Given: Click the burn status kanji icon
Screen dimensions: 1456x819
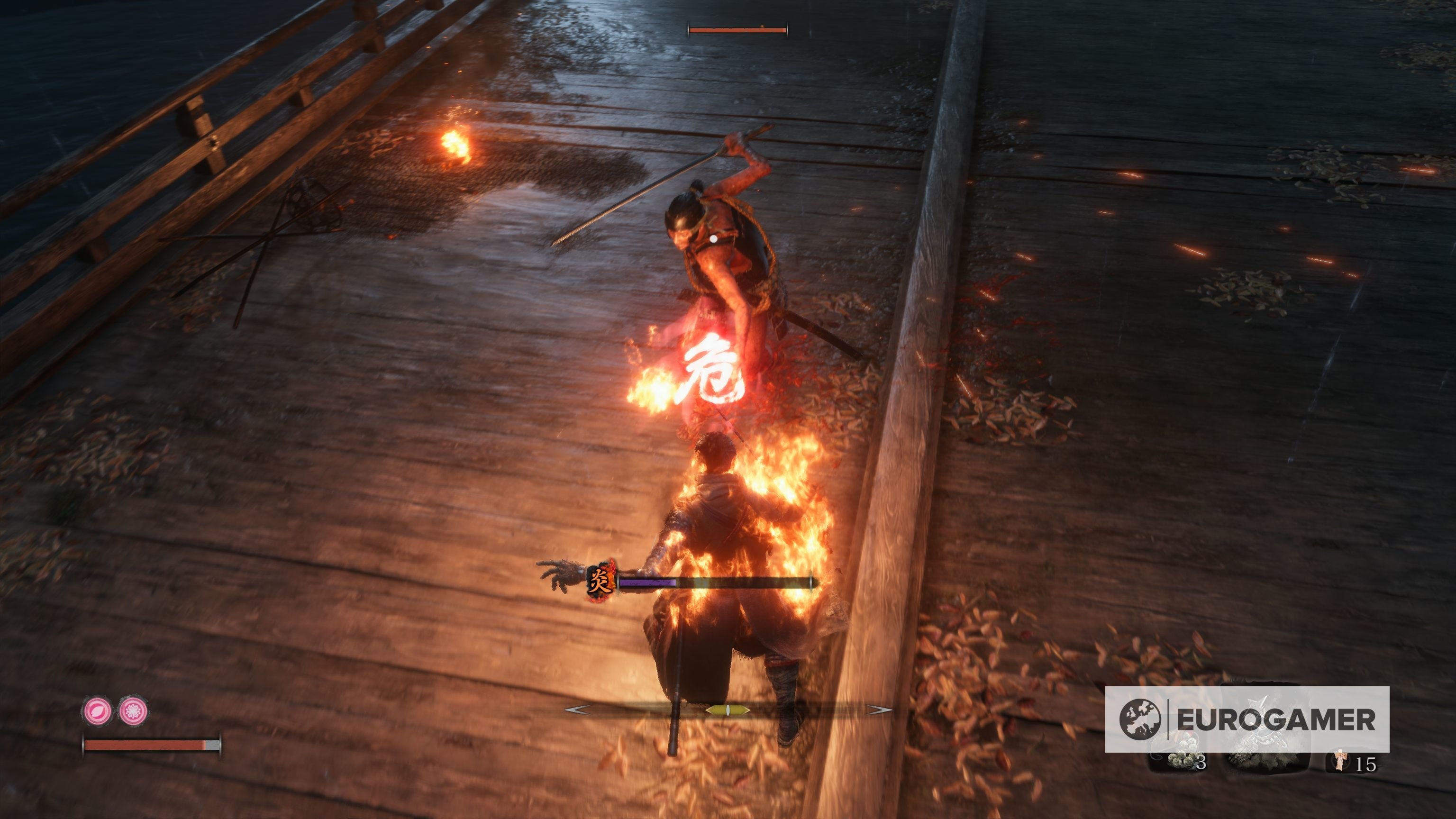Looking at the screenshot, I should (600, 581).
